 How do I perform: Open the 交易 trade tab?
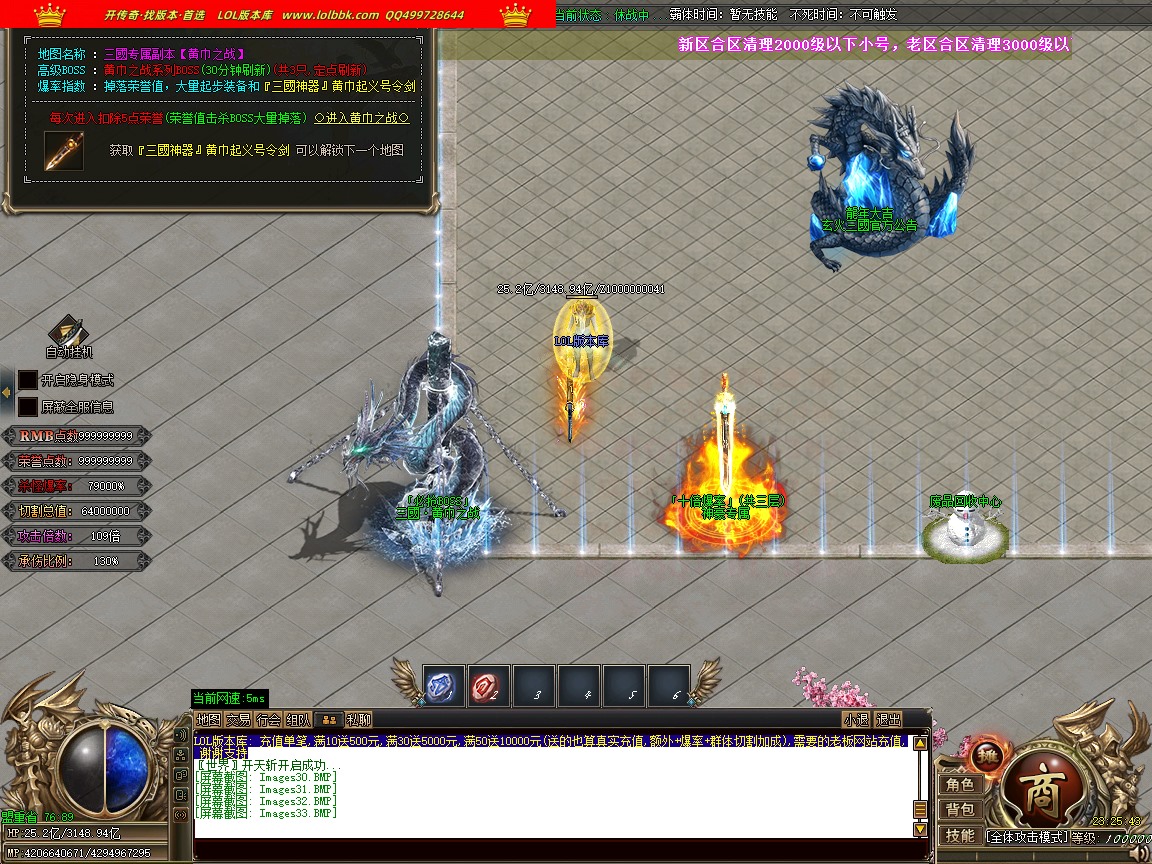[238, 719]
